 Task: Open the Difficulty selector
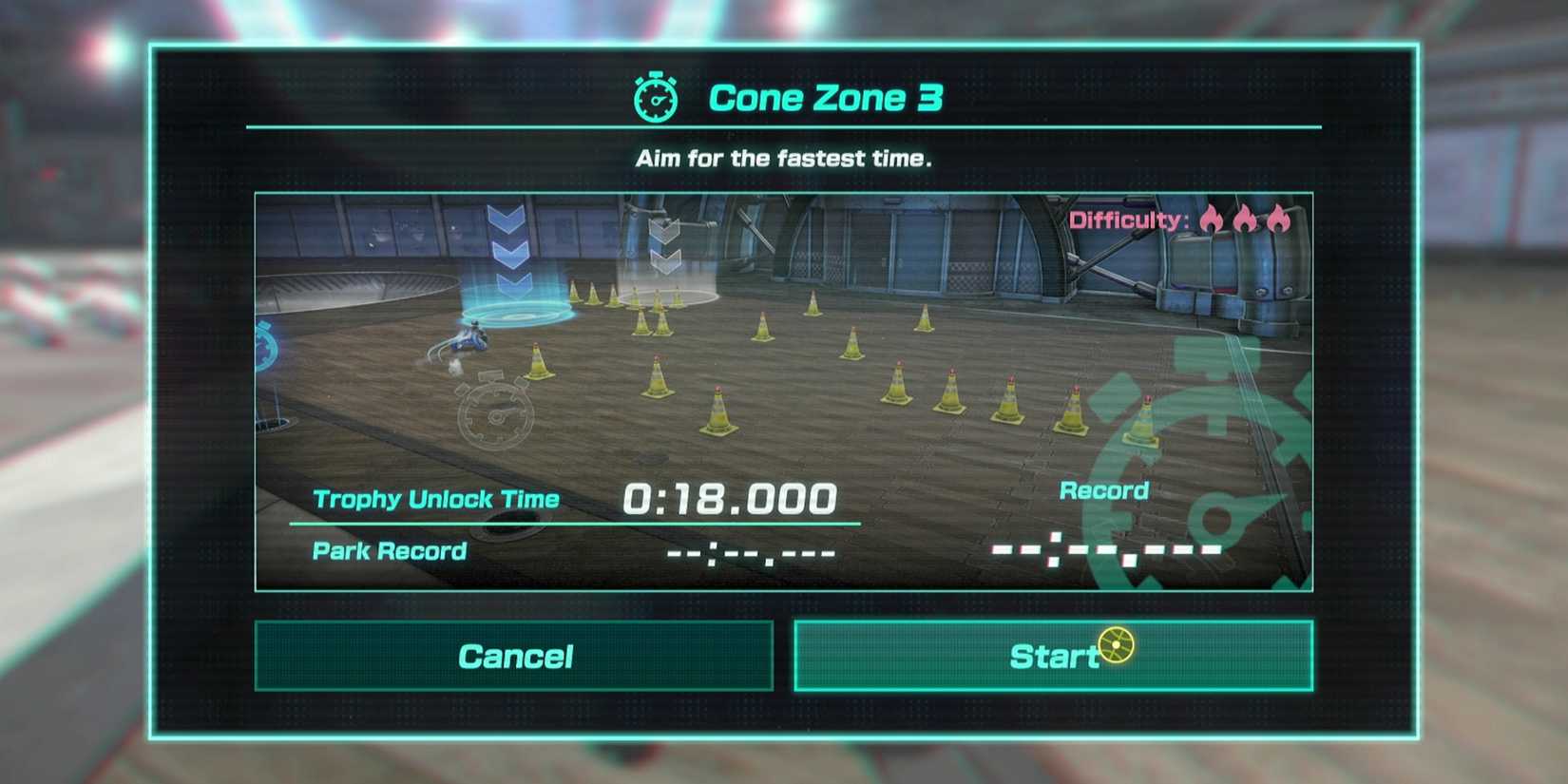(x=1126, y=220)
